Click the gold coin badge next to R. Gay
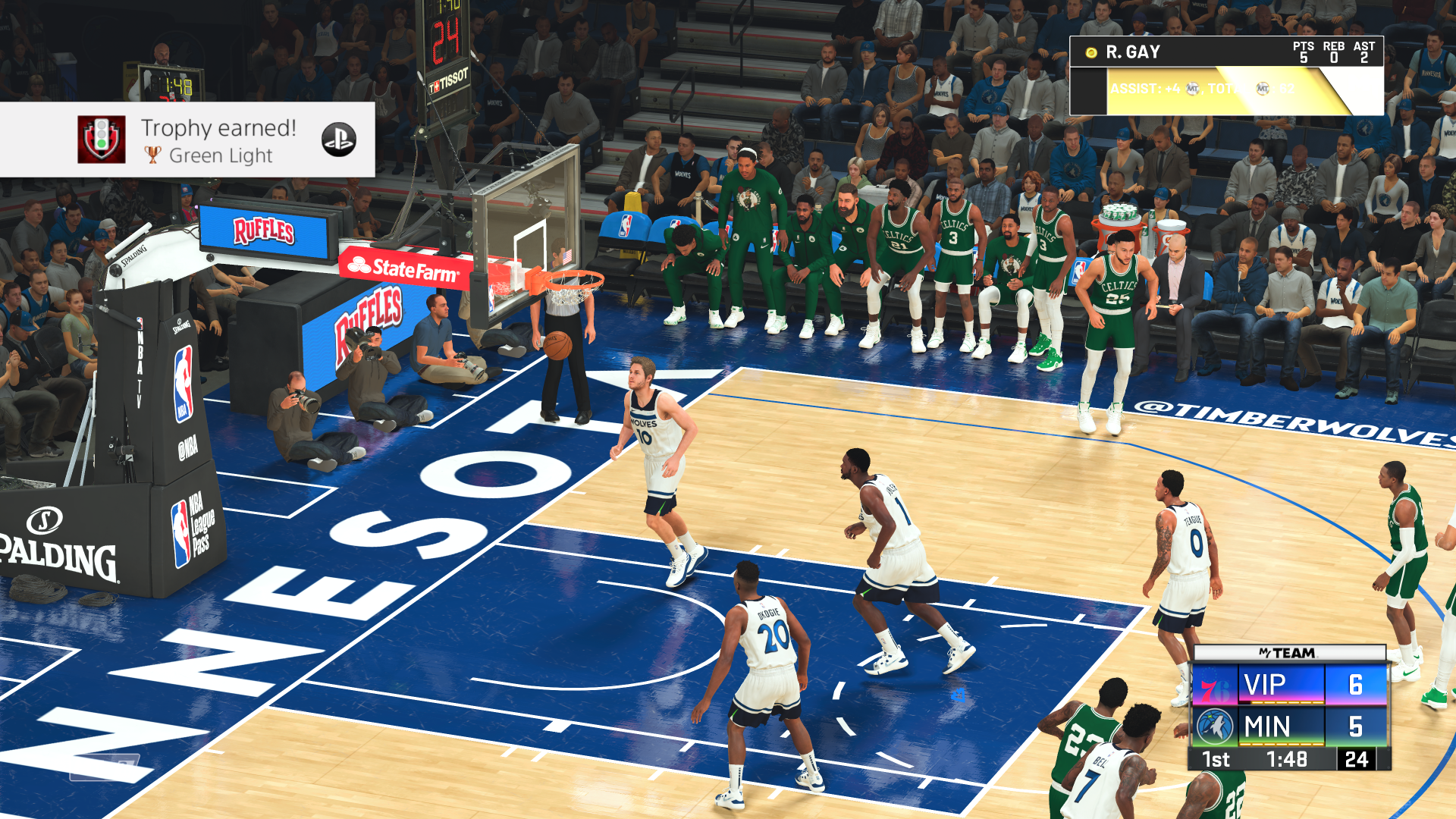Image resolution: width=1456 pixels, height=819 pixels. pos(1091,52)
